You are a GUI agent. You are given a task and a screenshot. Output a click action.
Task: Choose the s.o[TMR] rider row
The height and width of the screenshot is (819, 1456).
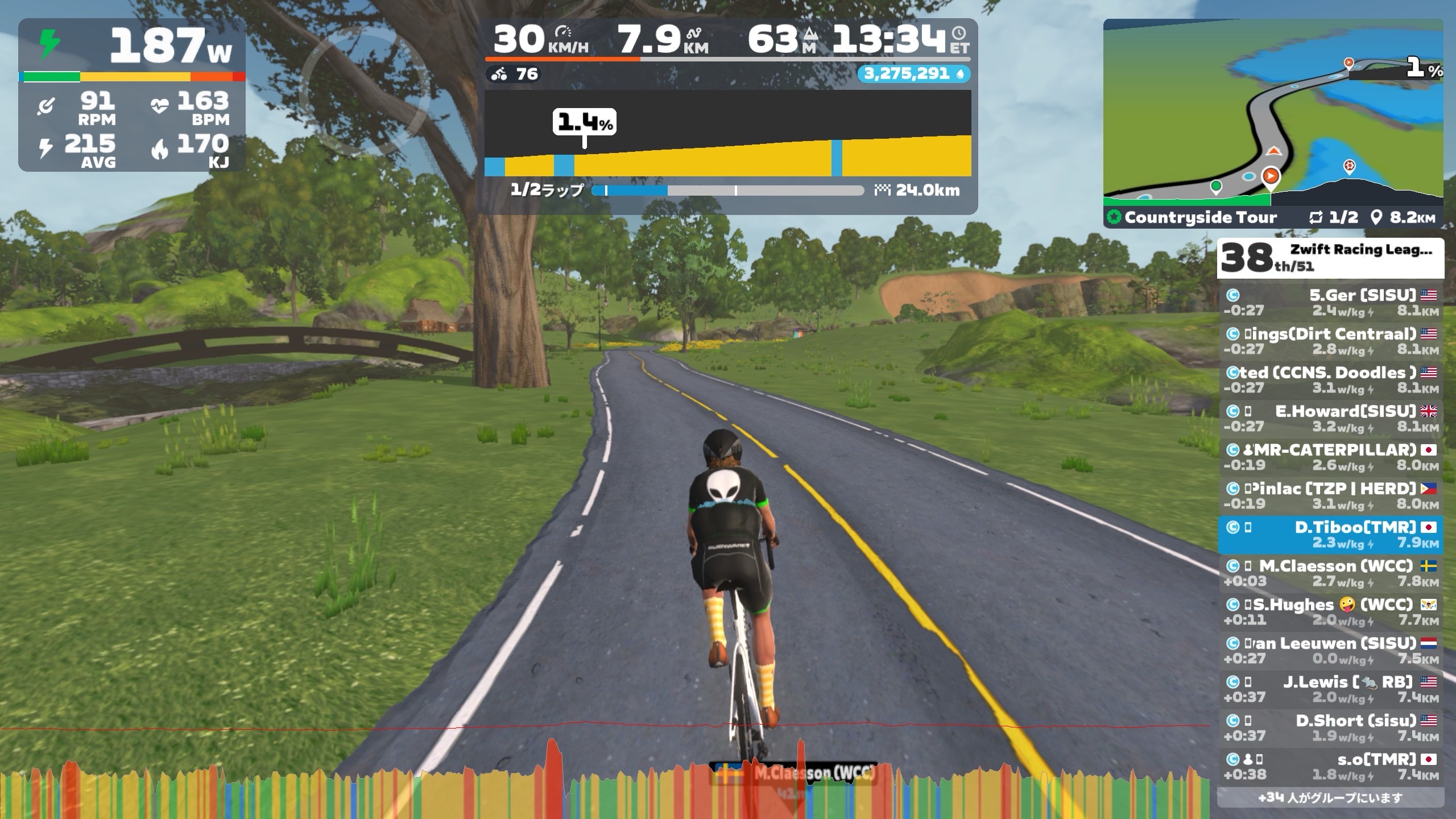[1330, 767]
